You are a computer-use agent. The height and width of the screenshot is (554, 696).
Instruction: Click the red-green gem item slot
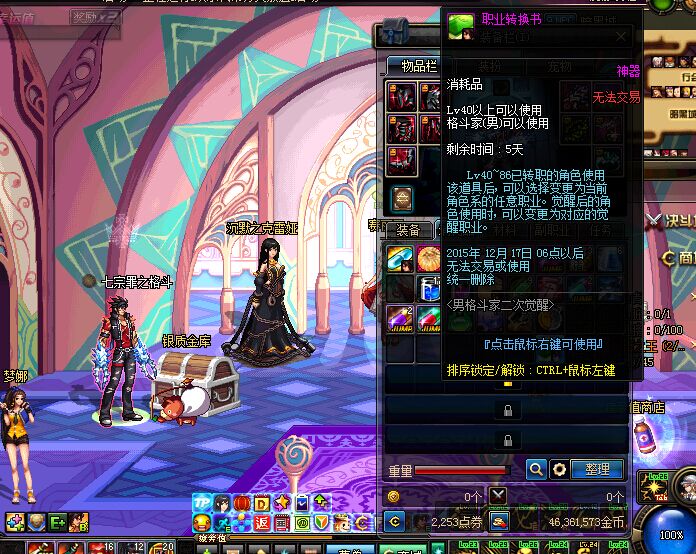(429, 319)
